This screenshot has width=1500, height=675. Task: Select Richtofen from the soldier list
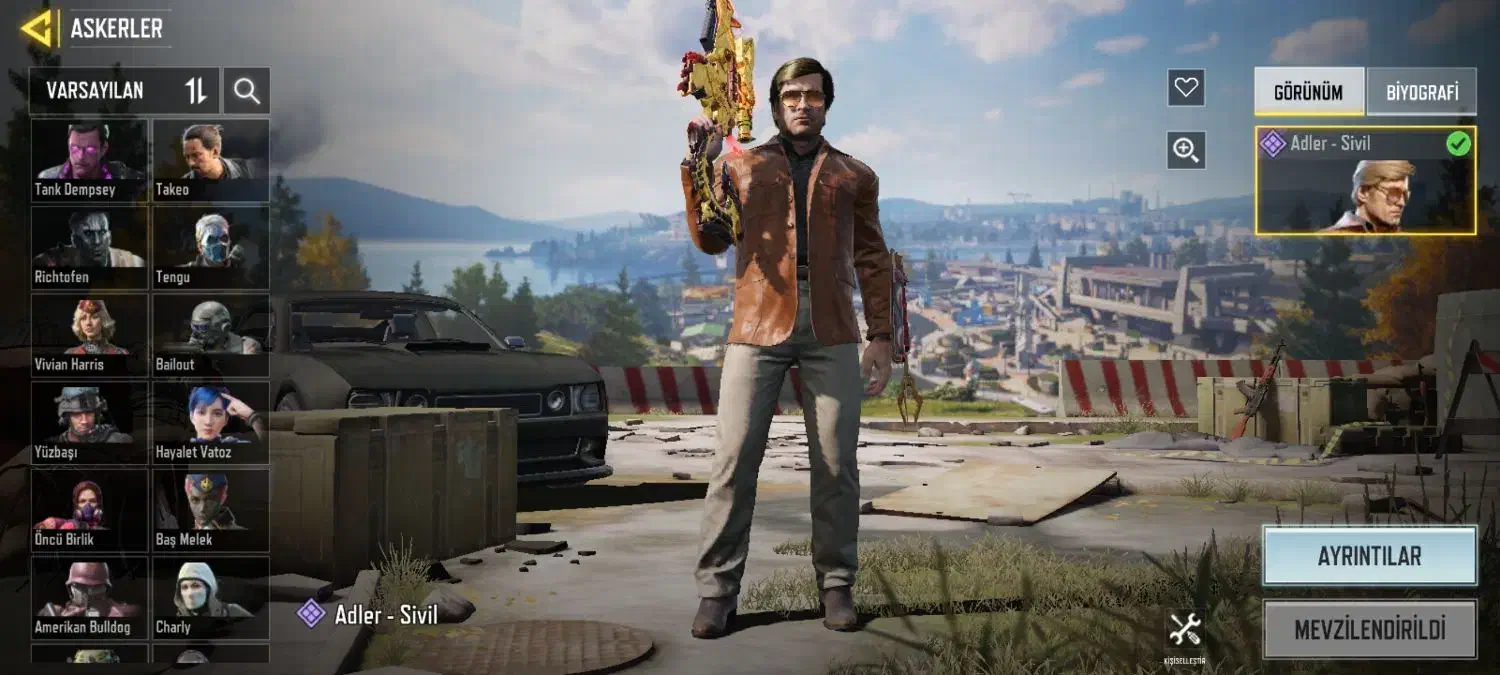click(89, 247)
